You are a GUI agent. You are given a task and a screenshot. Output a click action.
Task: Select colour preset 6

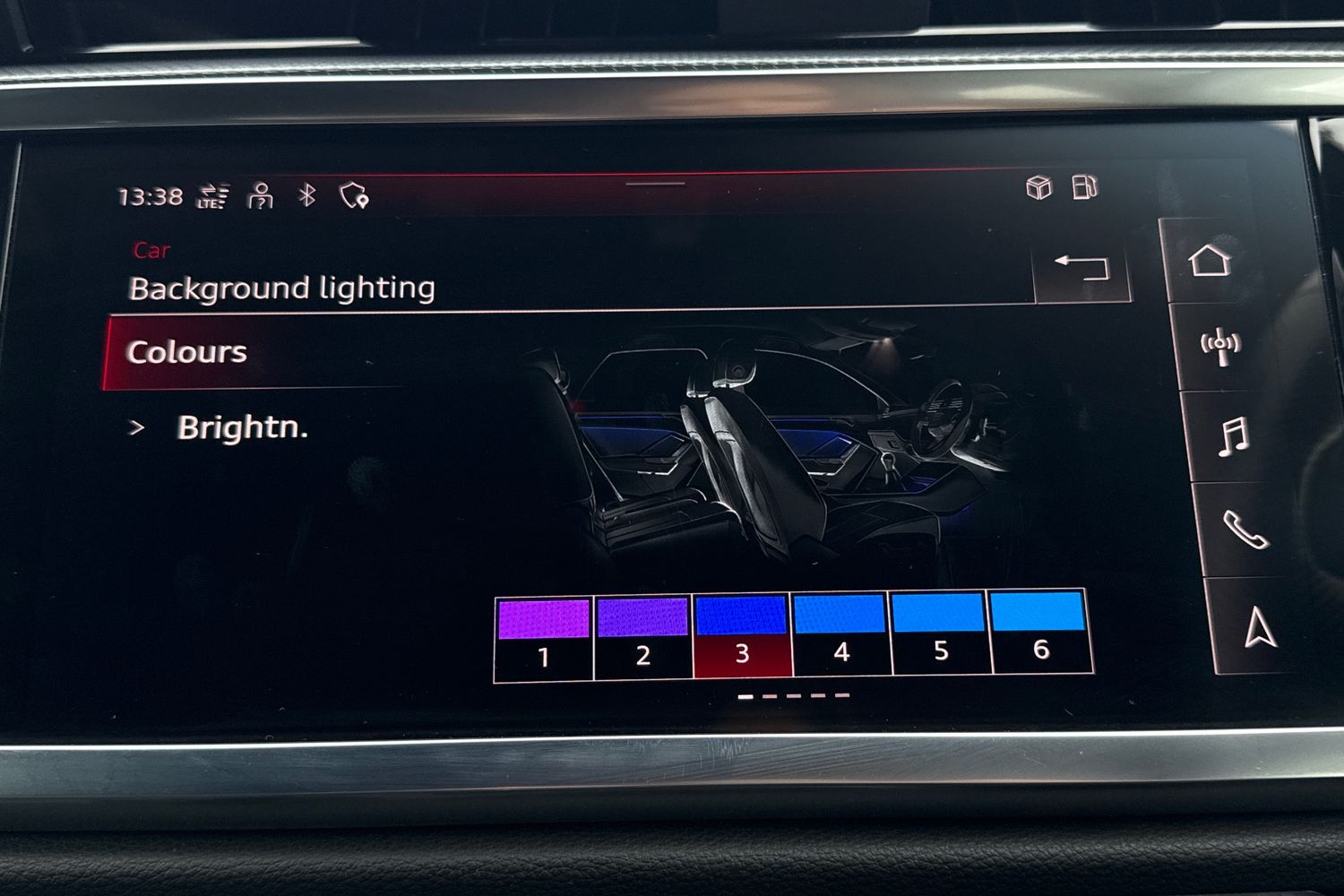[x=1038, y=632]
